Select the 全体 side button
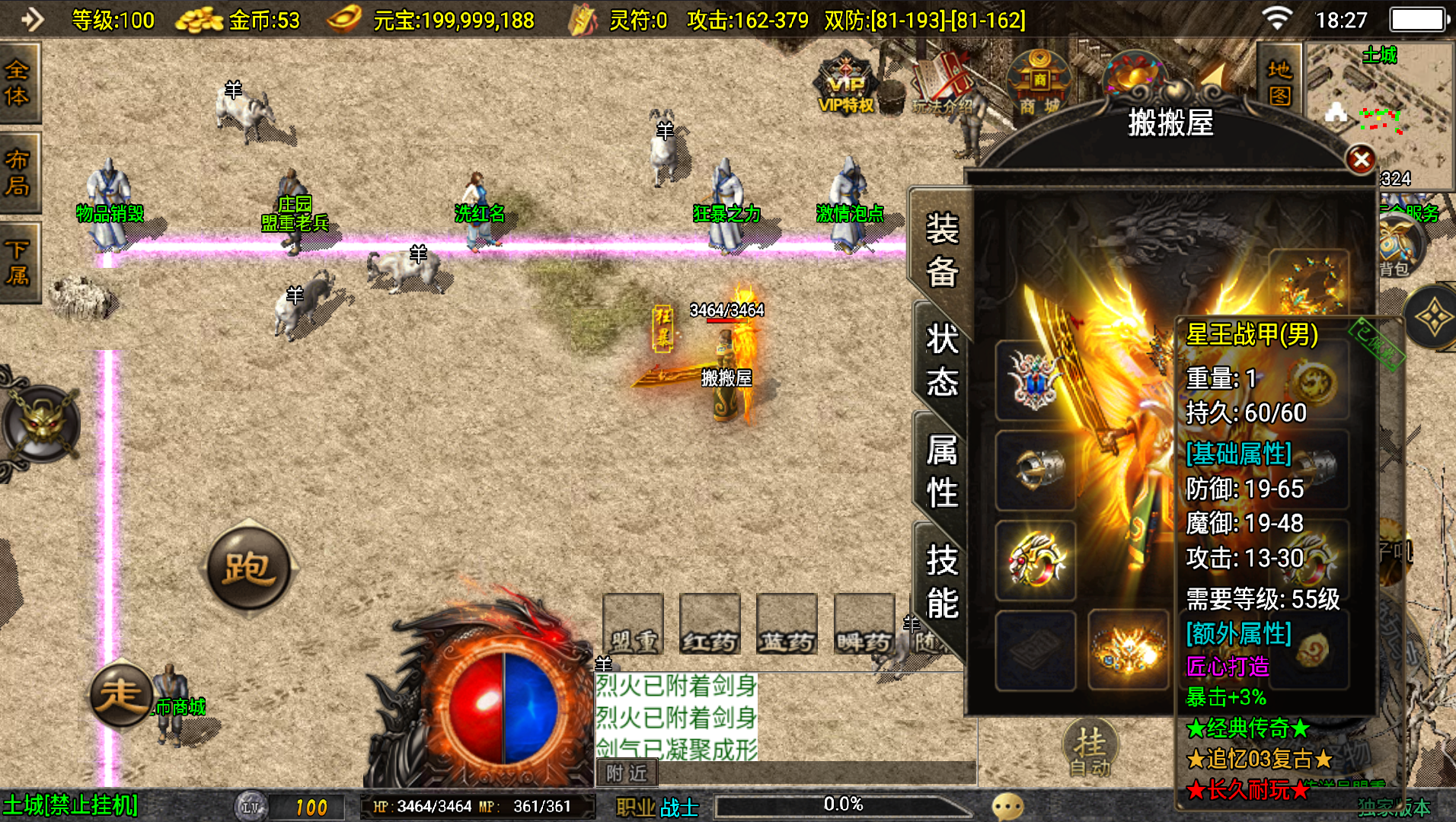This screenshot has width=1456, height=822. pos(18,83)
